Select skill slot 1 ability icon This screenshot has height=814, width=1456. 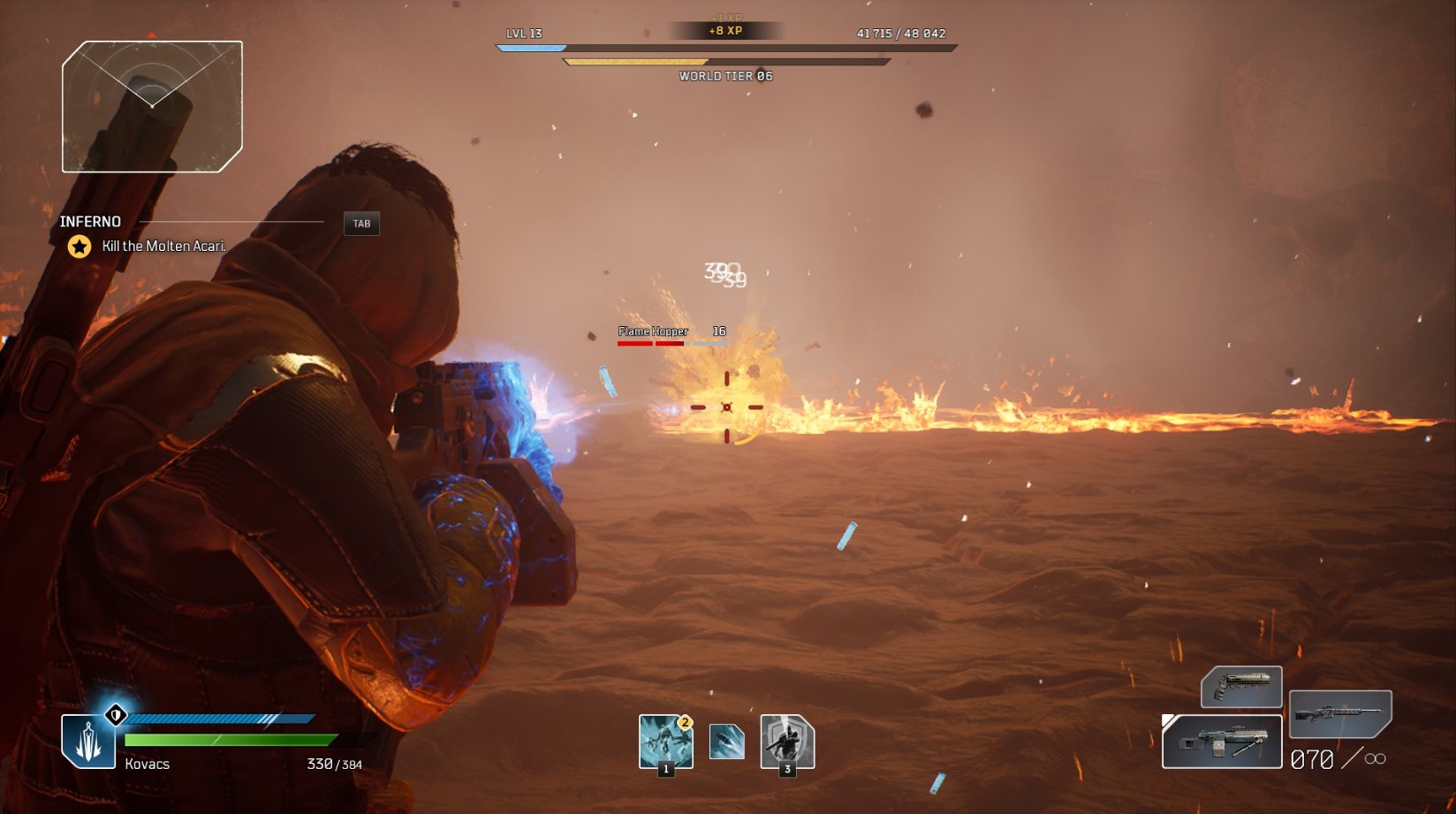click(x=665, y=744)
